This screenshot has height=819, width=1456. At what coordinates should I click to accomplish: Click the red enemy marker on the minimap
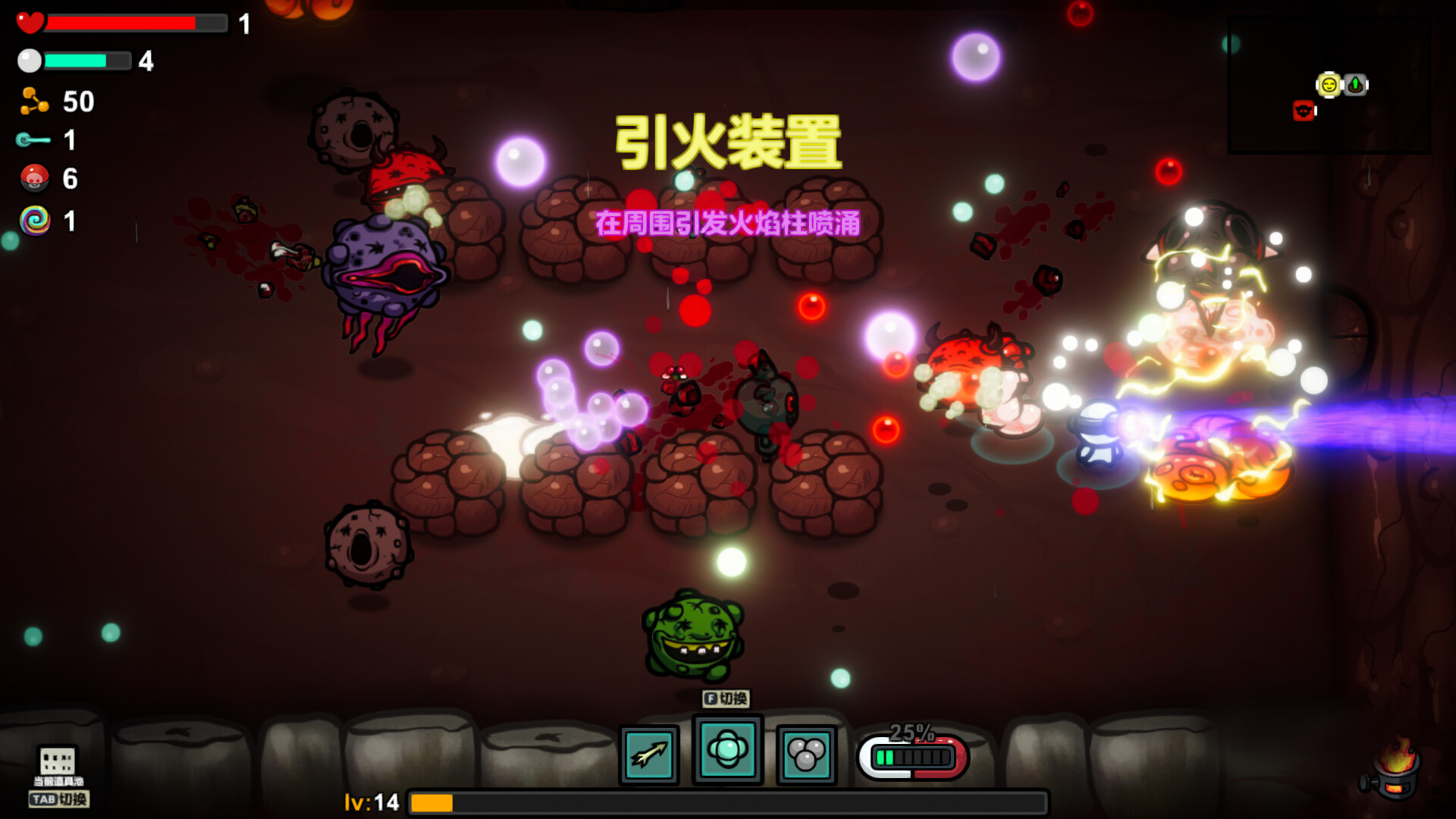point(1303,111)
